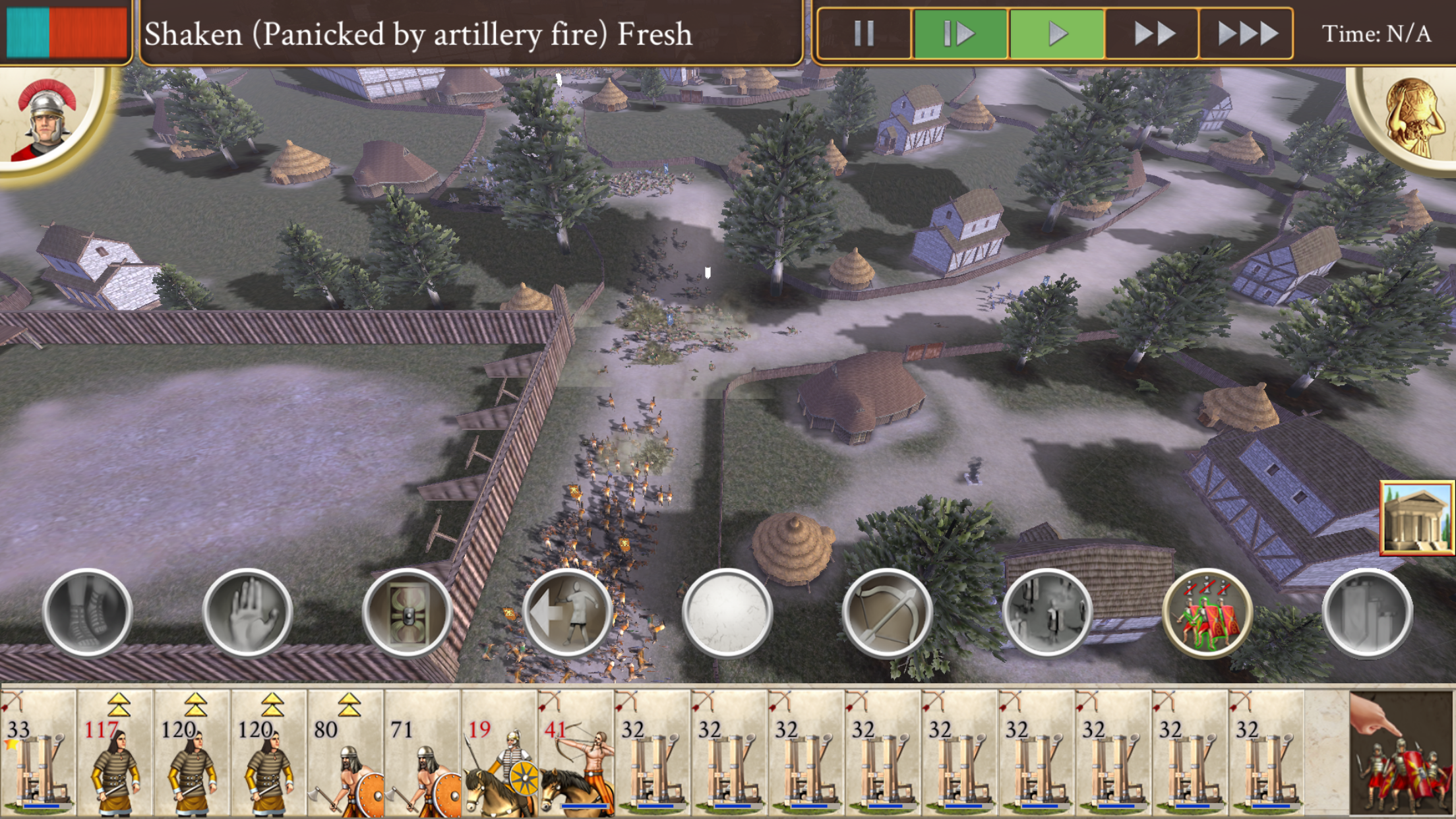Select the cavalry unit card with 19 men
Screen dimensions: 1456x819
(499, 752)
